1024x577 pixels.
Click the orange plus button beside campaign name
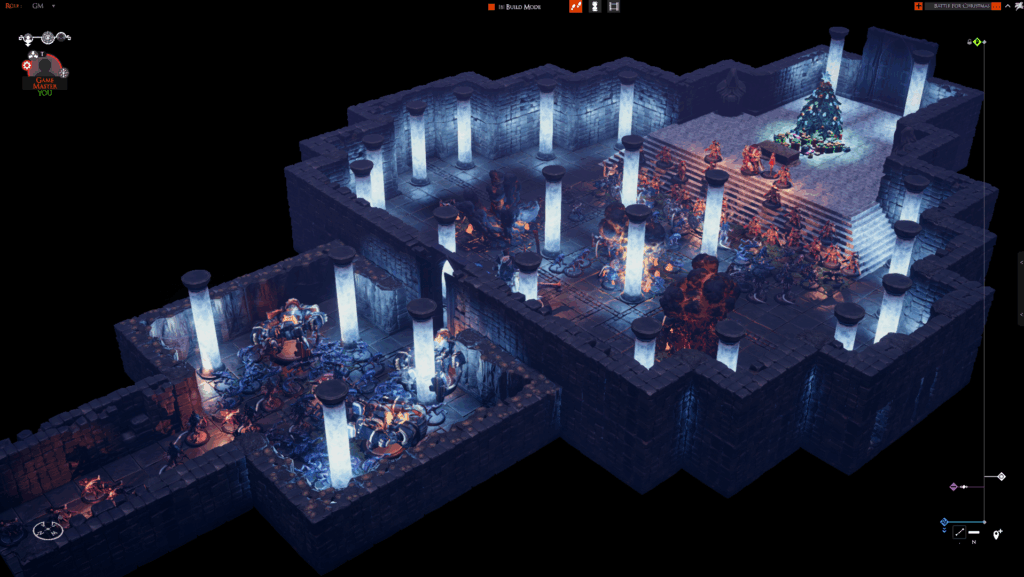coord(918,6)
